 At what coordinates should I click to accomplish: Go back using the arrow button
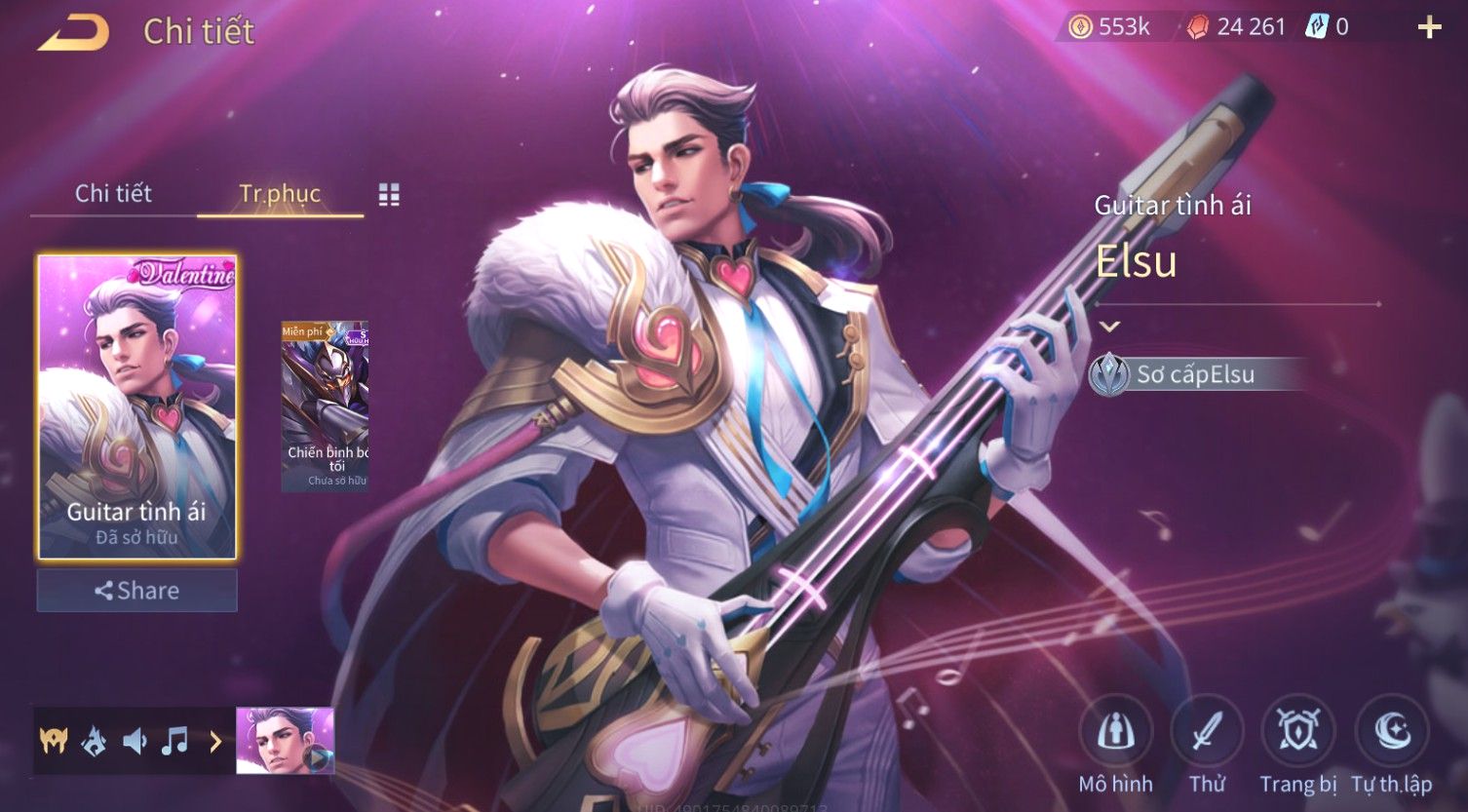[73, 34]
